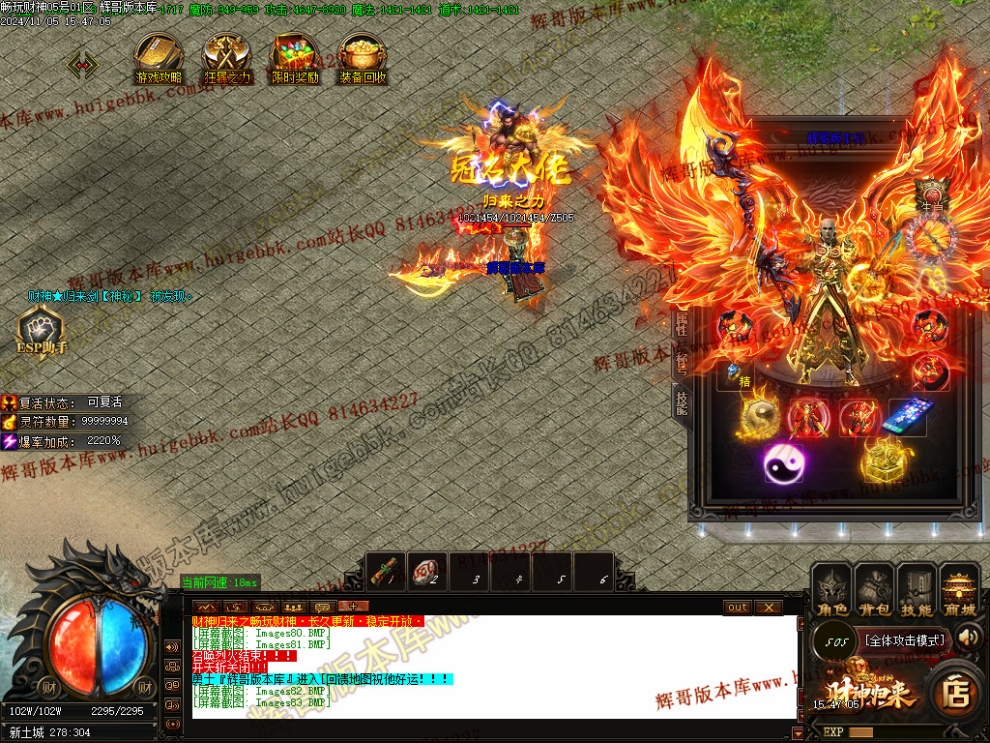The height and width of the screenshot is (743, 990).
Task: Open the 技能 skills button in bottom bar
Action: pyautogui.click(x=917, y=589)
